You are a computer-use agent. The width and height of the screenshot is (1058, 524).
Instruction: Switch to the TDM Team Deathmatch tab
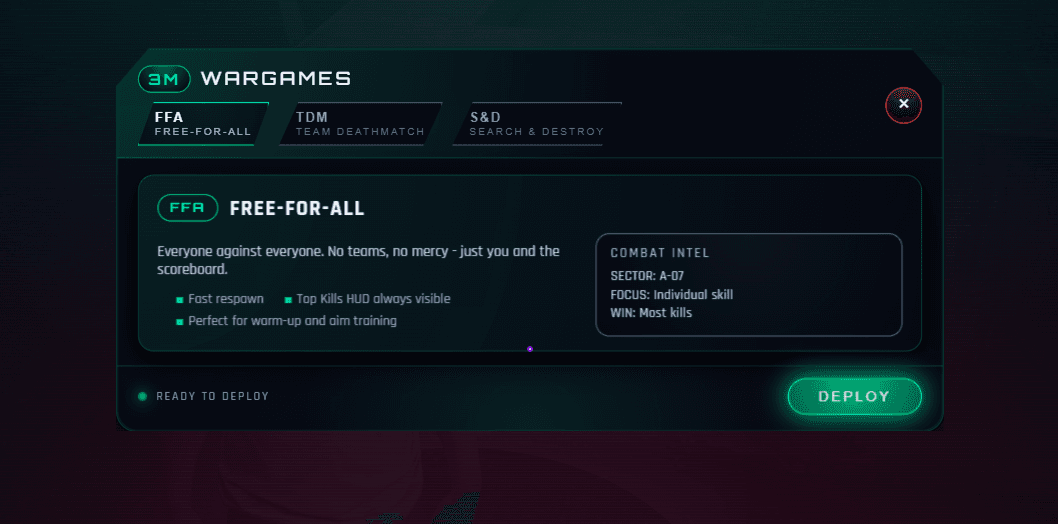[360, 124]
